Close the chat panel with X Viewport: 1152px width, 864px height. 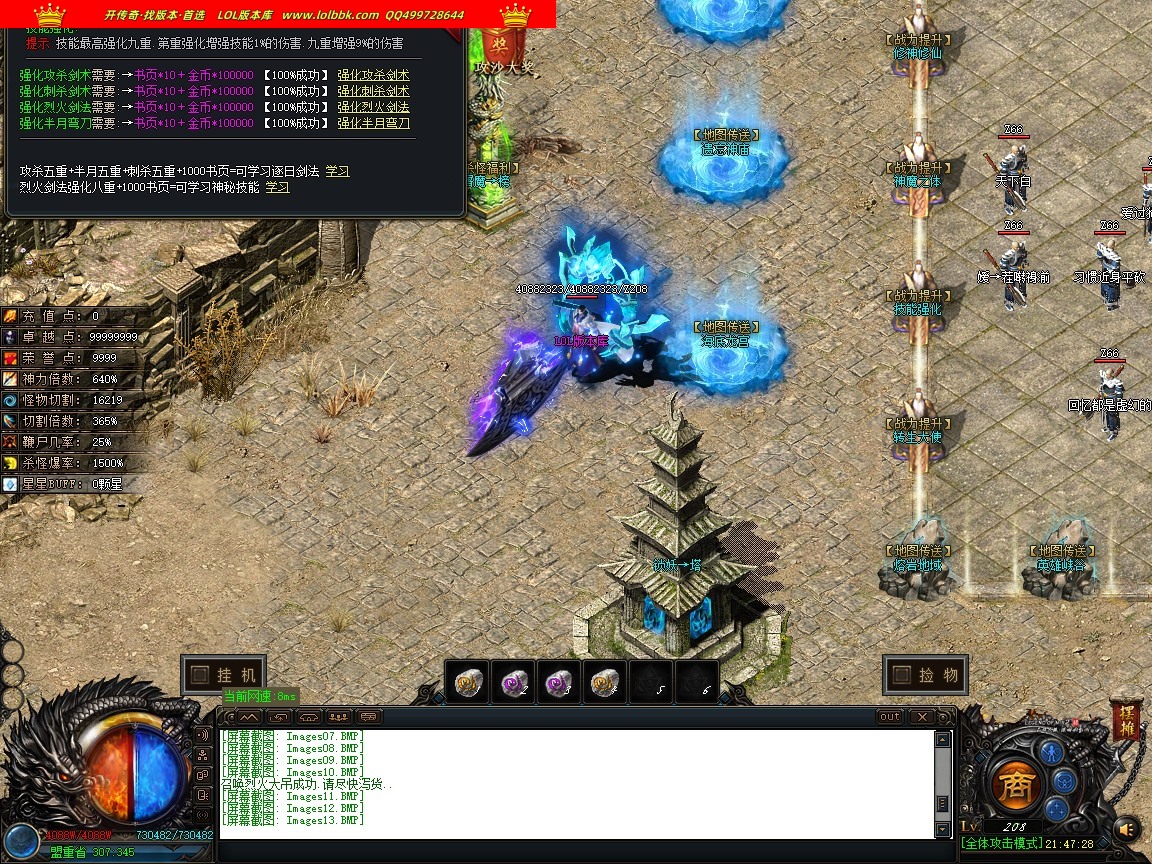[x=922, y=717]
